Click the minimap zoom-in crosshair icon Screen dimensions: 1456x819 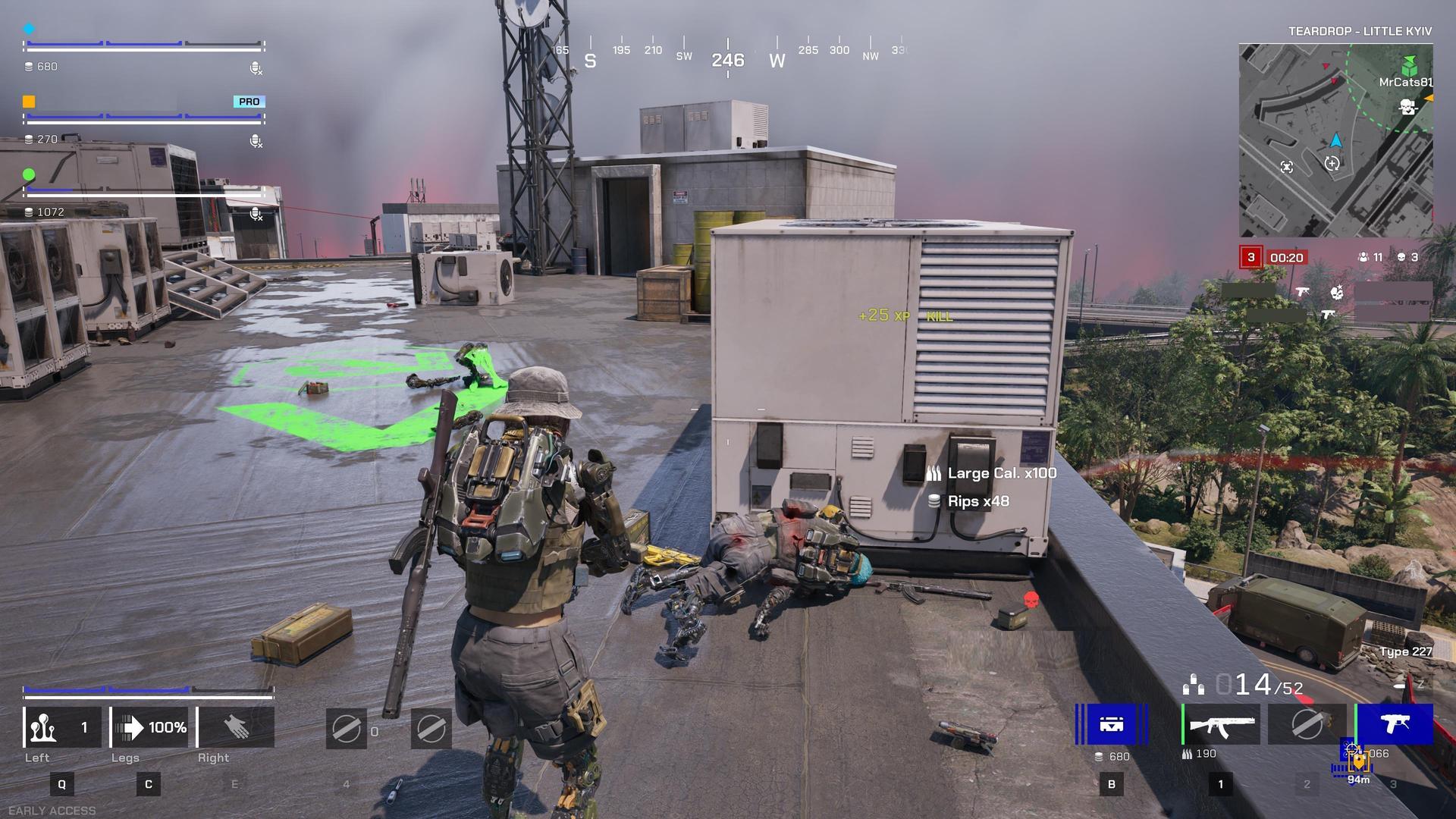(x=1332, y=162)
